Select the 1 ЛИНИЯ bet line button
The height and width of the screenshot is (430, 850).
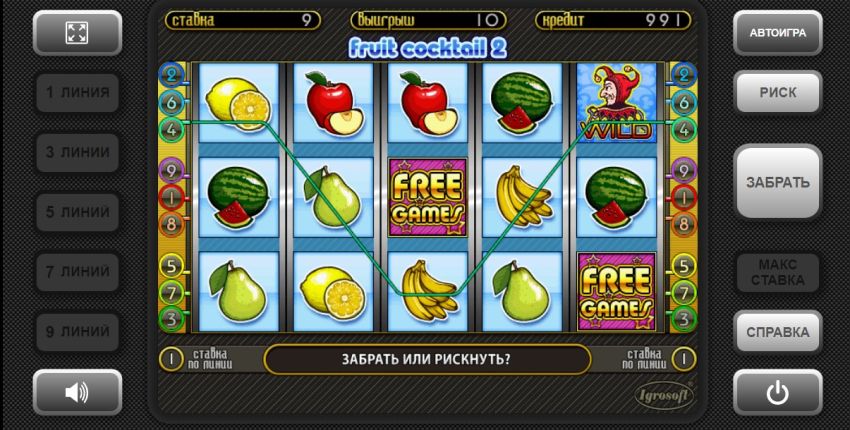(77, 93)
